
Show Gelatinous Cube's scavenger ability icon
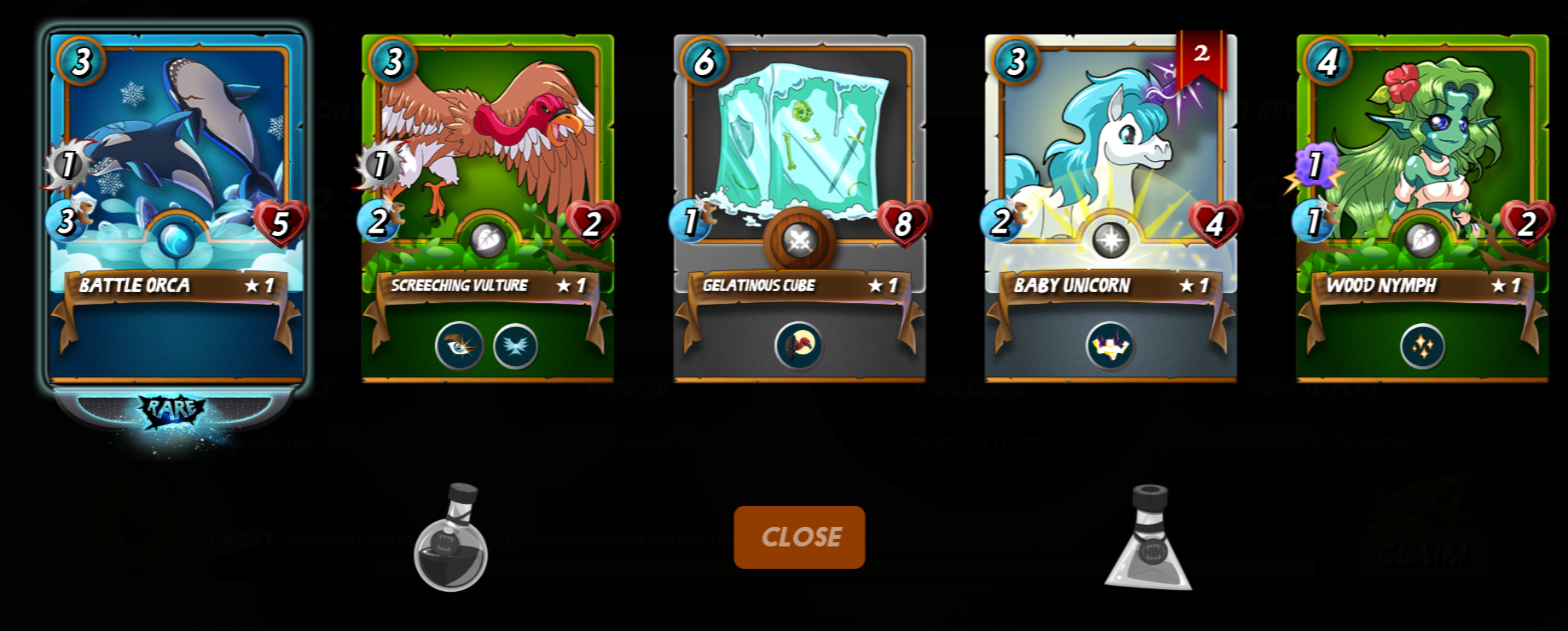[x=799, y=346]
